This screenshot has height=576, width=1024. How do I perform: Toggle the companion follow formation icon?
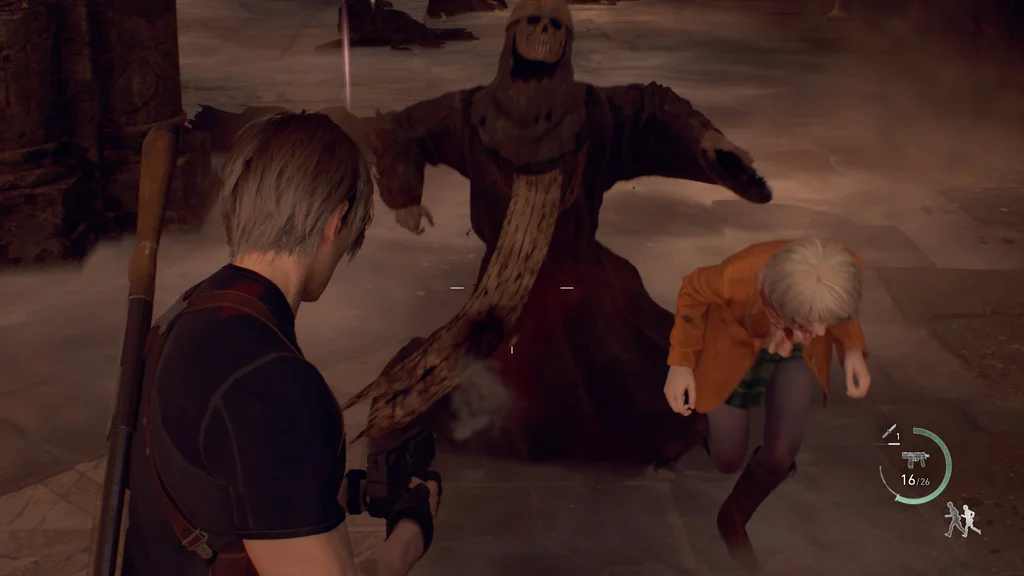point(962,519)
